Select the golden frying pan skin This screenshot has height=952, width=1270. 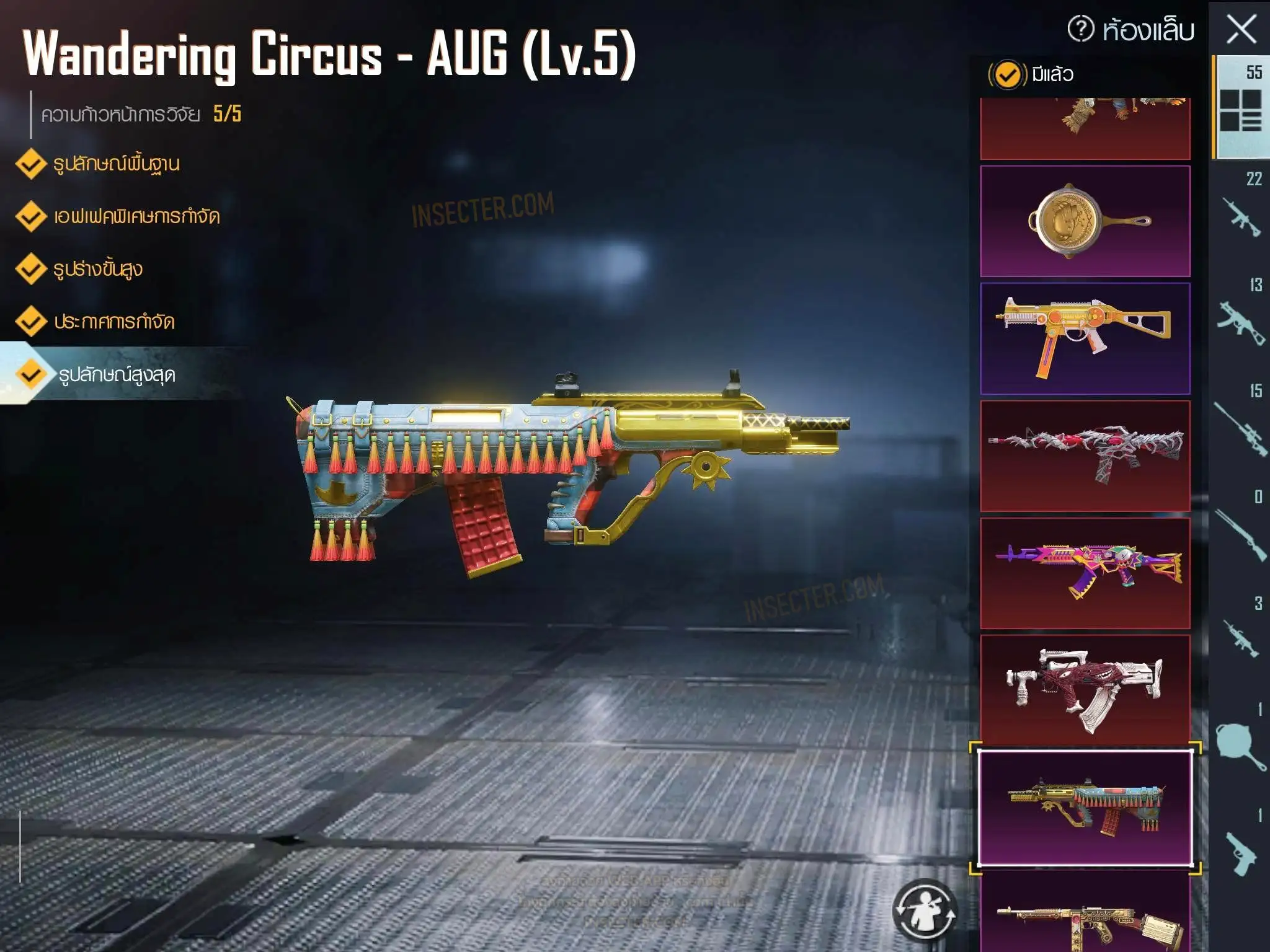coord(1085,221)
